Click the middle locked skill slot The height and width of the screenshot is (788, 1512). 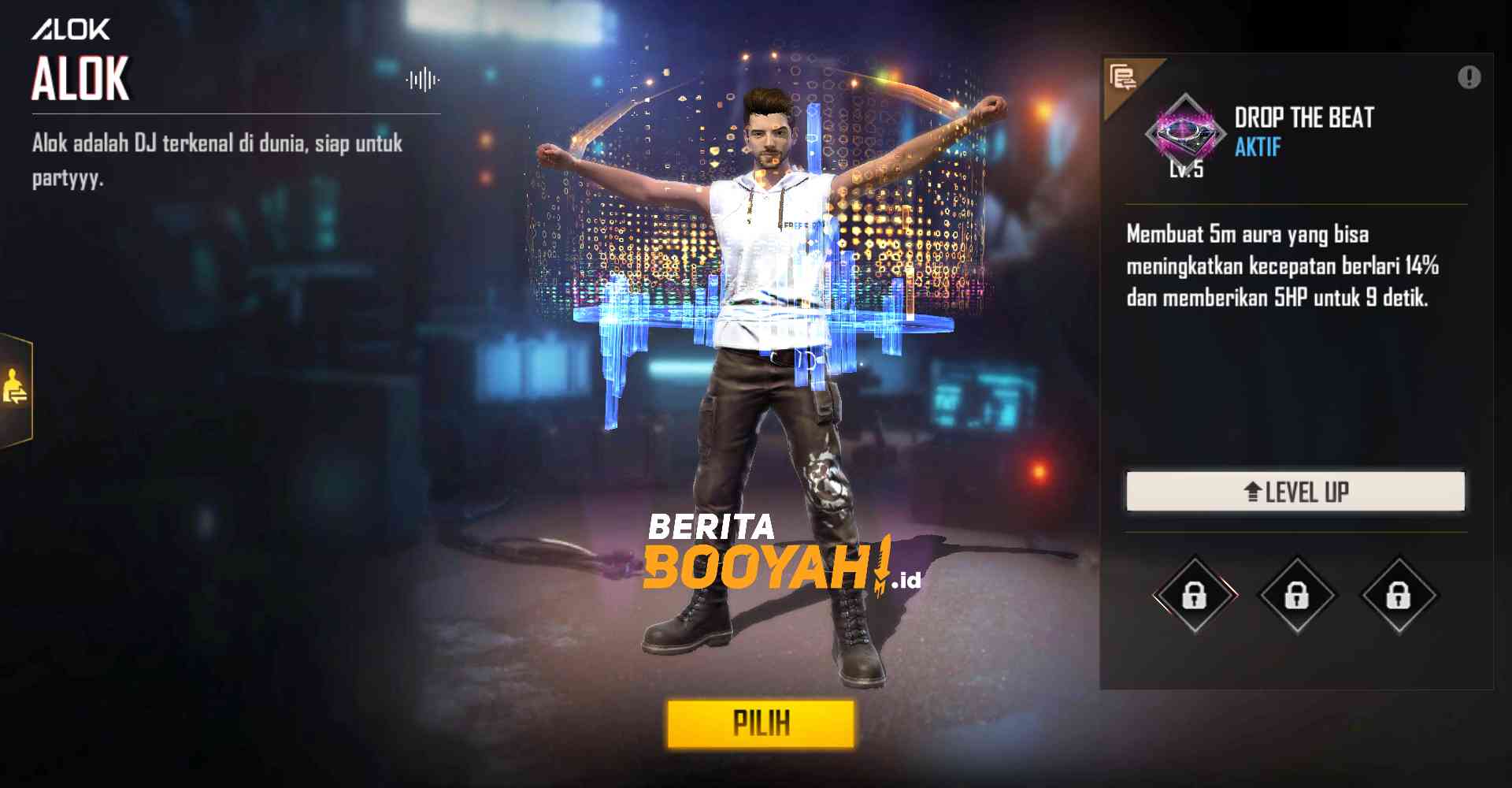coord(1296,595)
